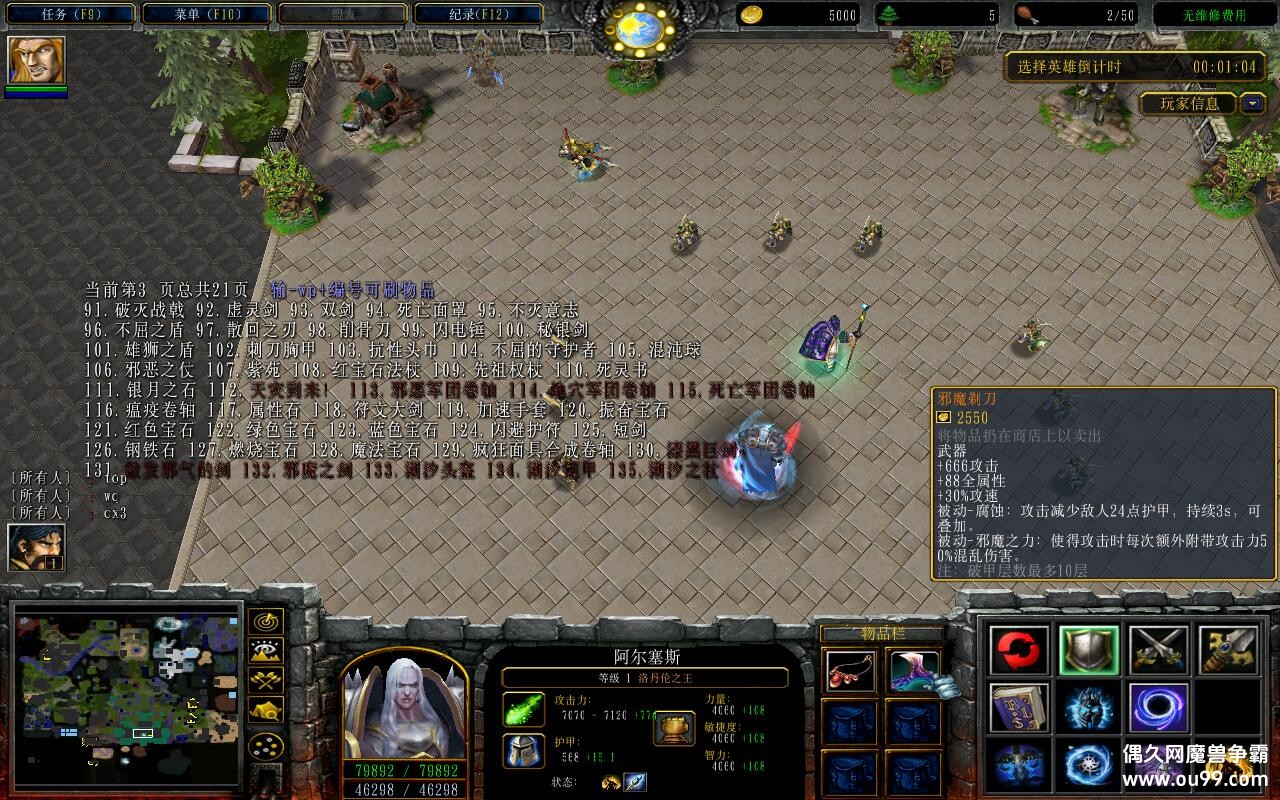Select the jeweled sword command card icon
The height and width of the screenshot is (800, 1280).
click(1226, 649)
